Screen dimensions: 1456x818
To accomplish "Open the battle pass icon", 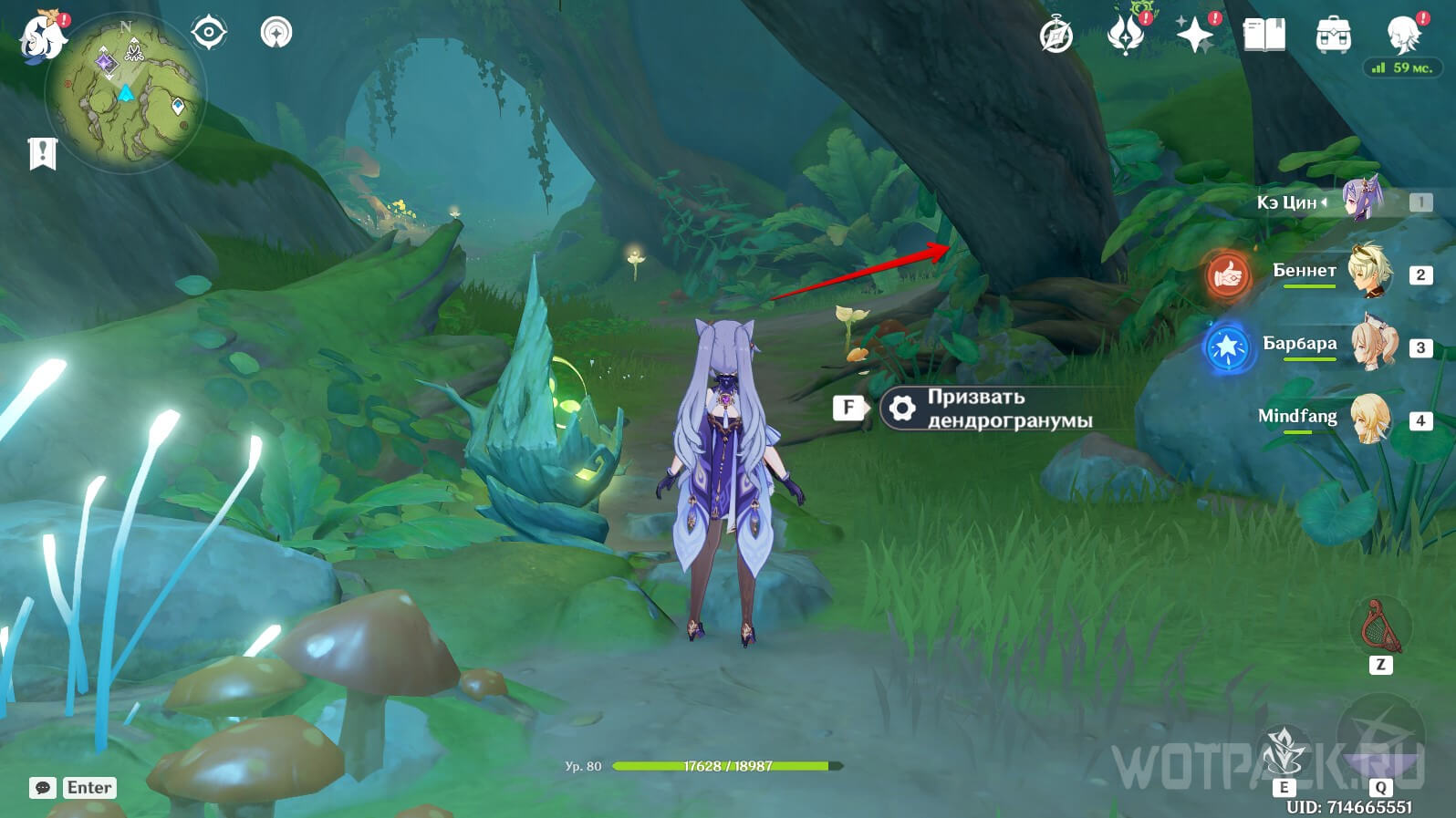I will pos(1125,35).
